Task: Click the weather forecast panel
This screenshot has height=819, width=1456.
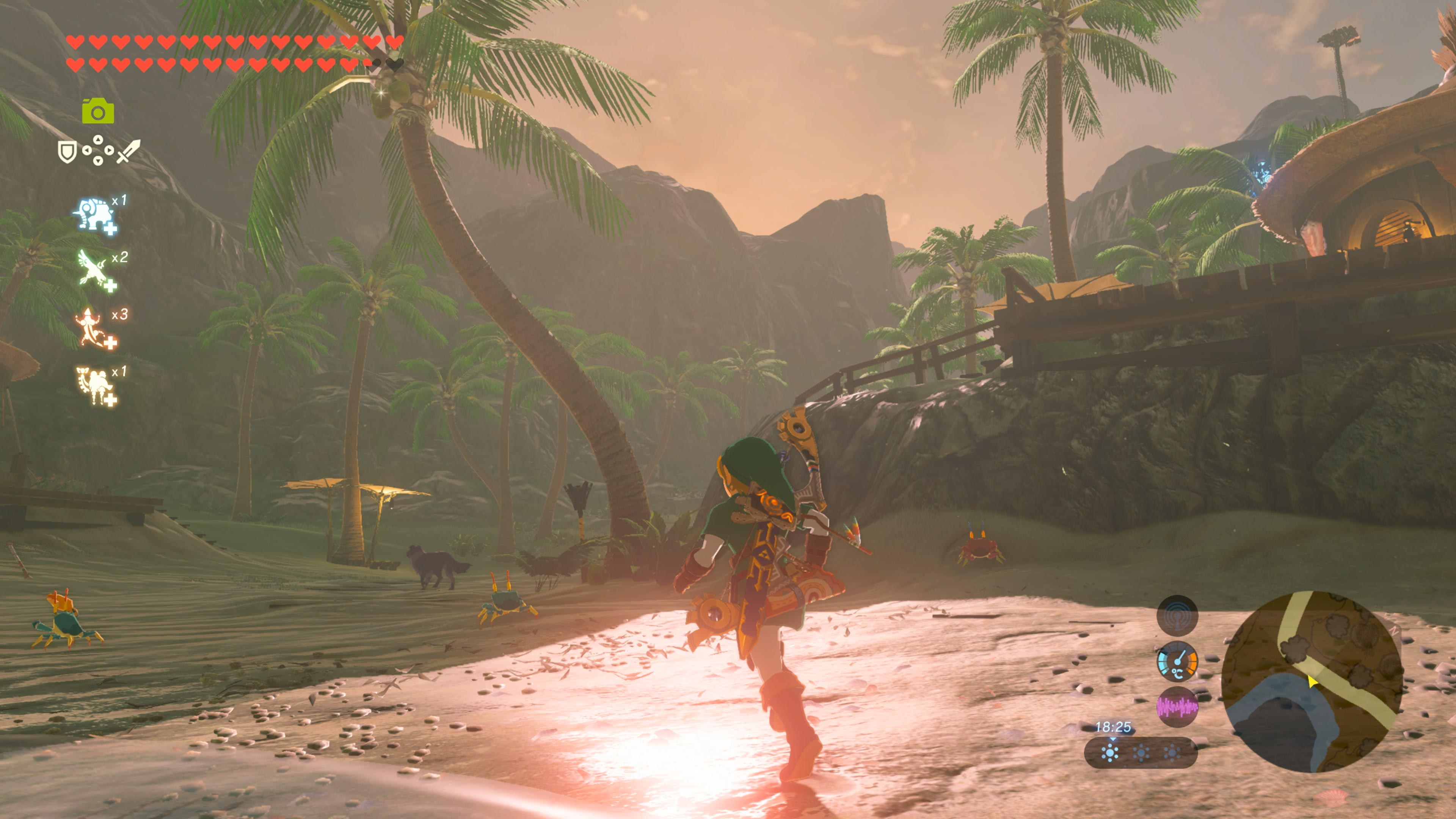Action: [x=1140, y=752]
